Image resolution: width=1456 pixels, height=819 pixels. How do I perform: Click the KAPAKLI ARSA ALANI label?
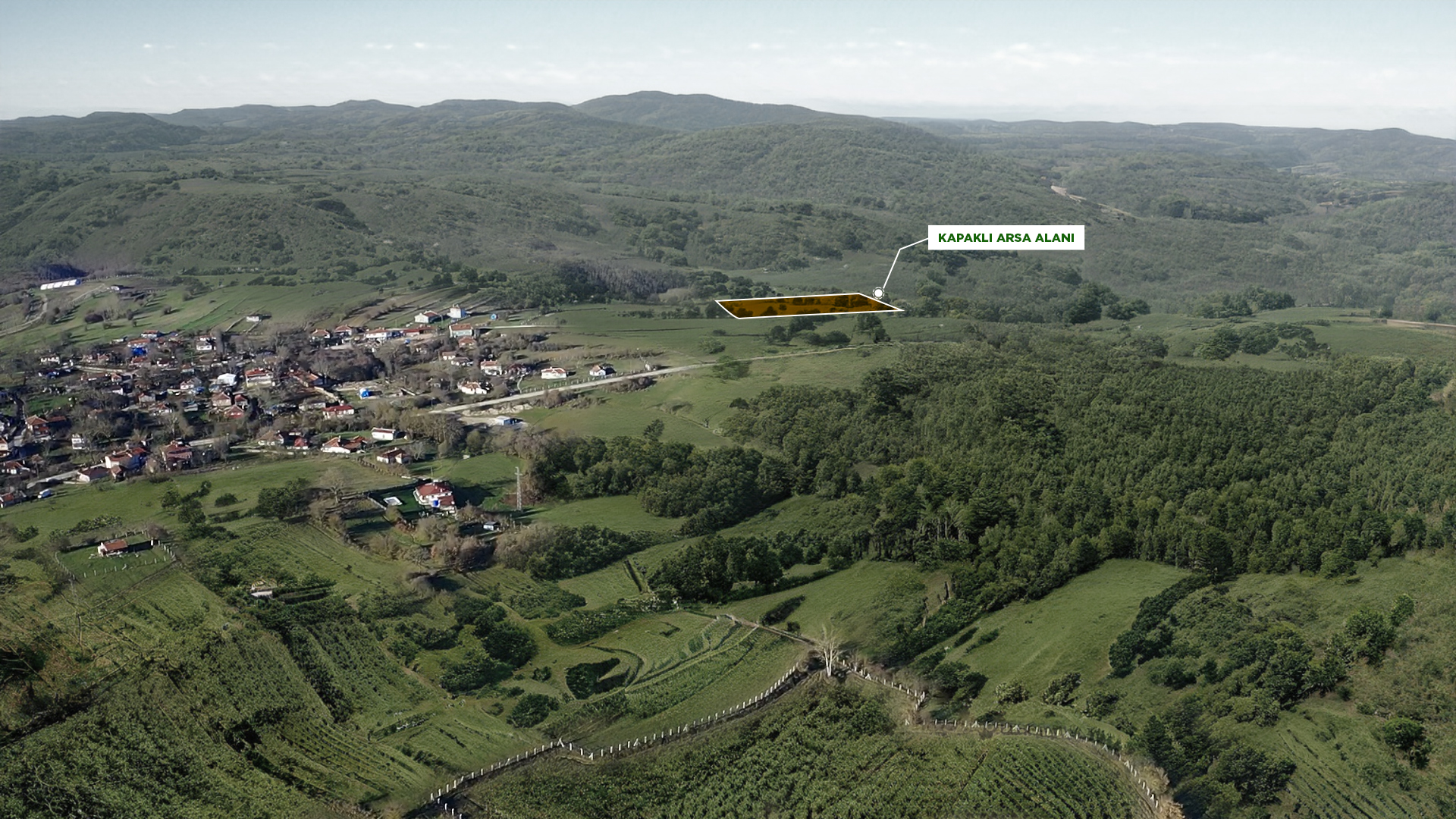tap(1006, 238)
